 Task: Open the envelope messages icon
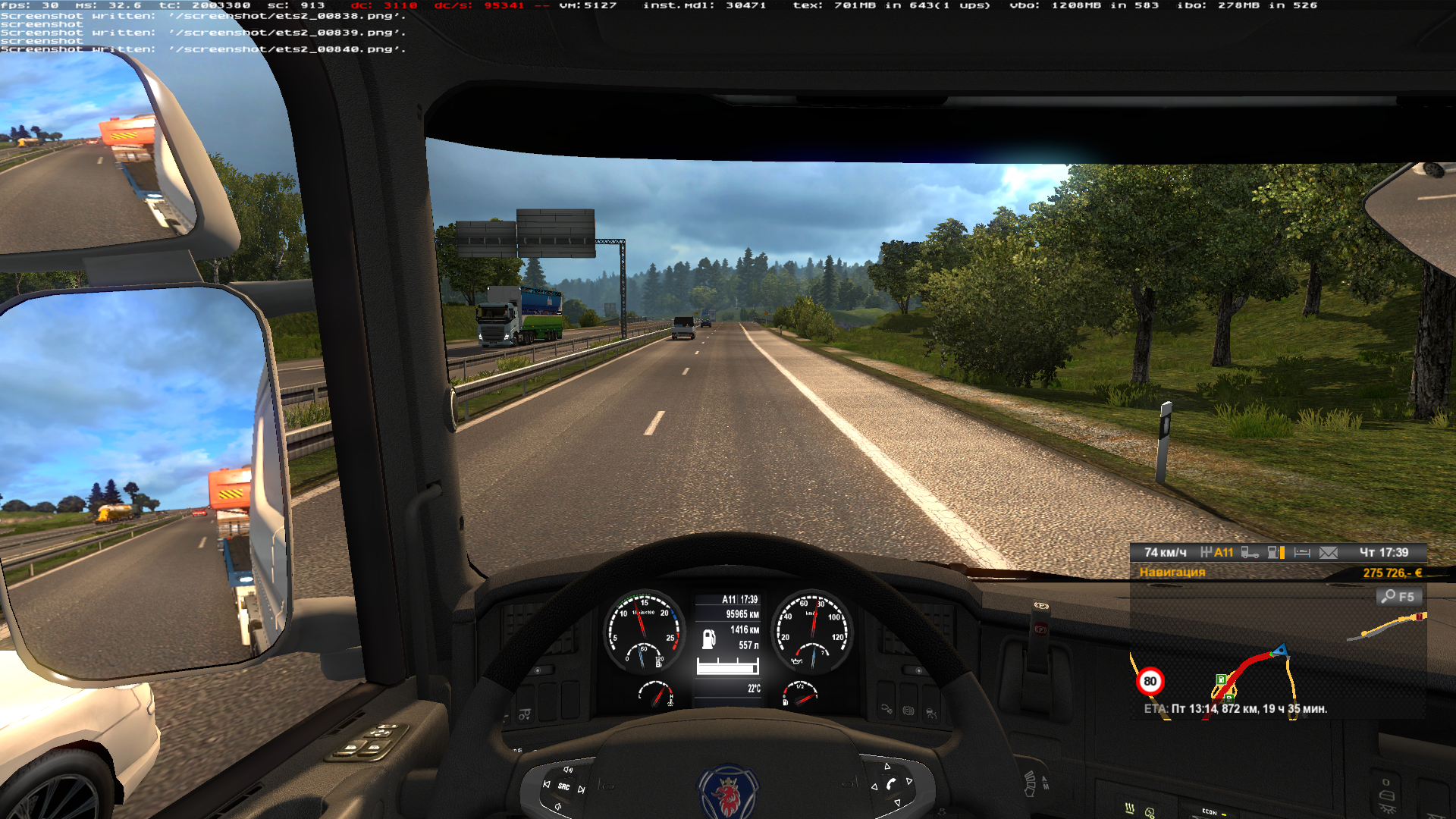coord(1329,553)
